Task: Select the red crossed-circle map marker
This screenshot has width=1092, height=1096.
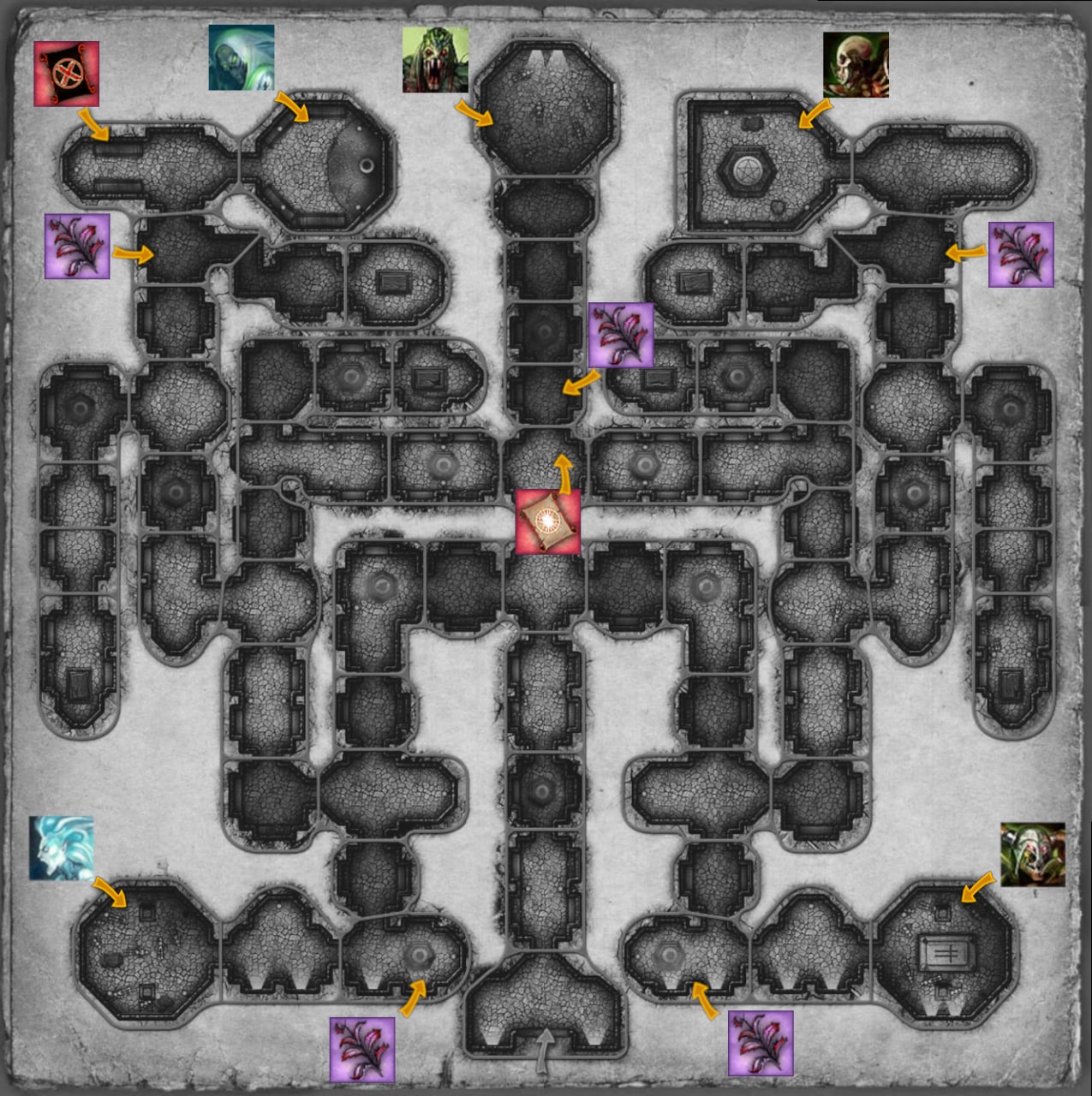Action: pos(66,74)
